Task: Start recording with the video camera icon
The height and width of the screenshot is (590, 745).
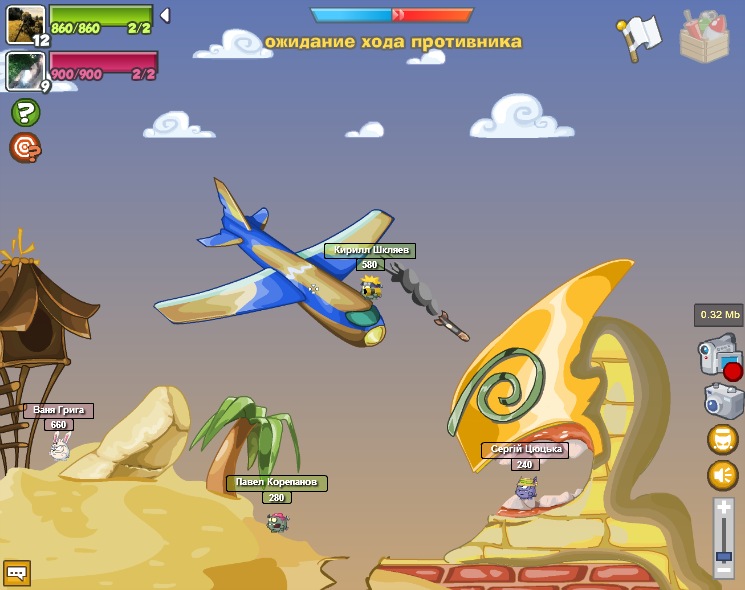Action: click(719, 357)
